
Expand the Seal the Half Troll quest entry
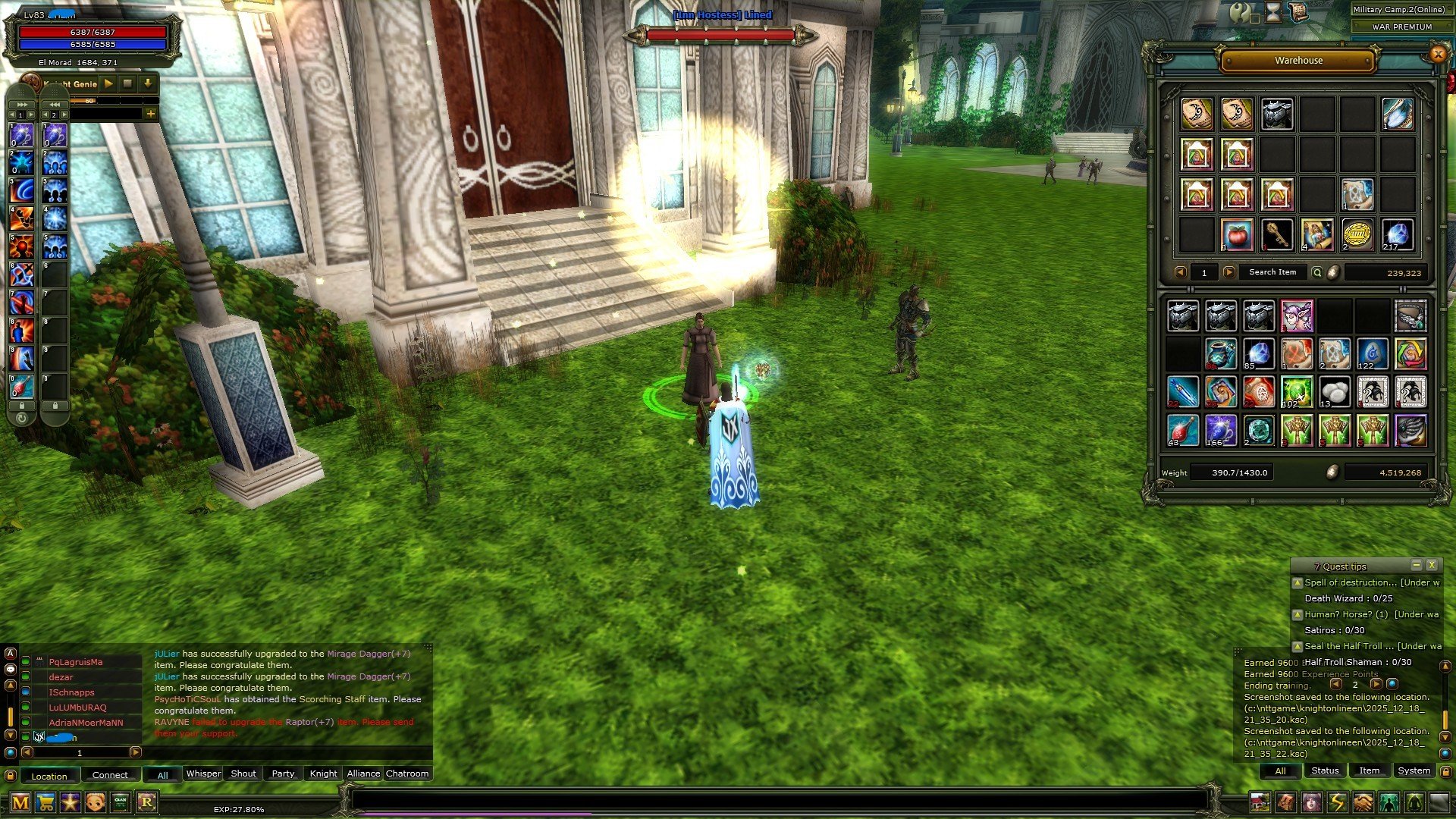(1298, 647)
